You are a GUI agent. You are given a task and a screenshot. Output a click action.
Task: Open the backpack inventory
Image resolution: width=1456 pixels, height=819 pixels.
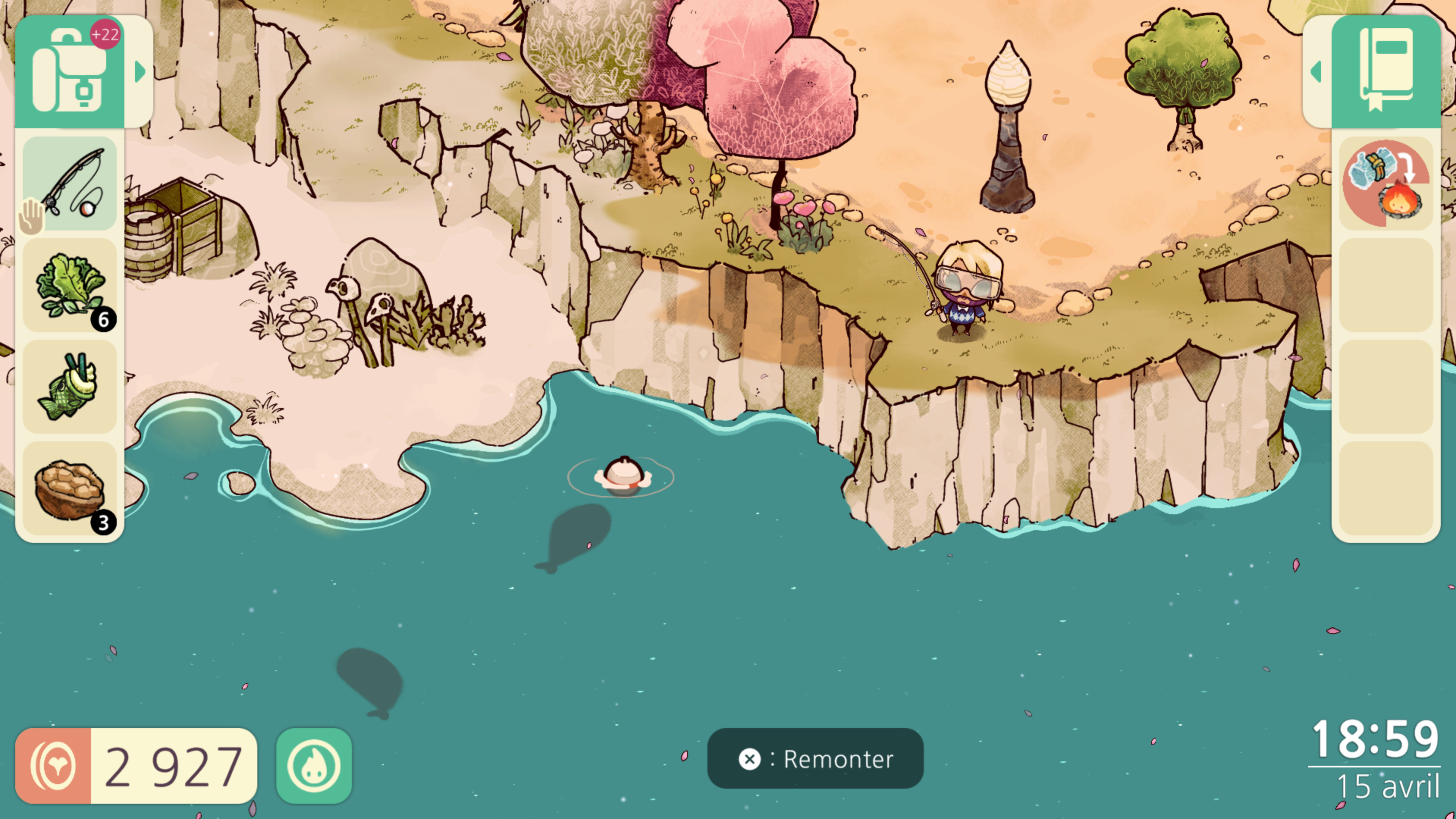[69, 72]
